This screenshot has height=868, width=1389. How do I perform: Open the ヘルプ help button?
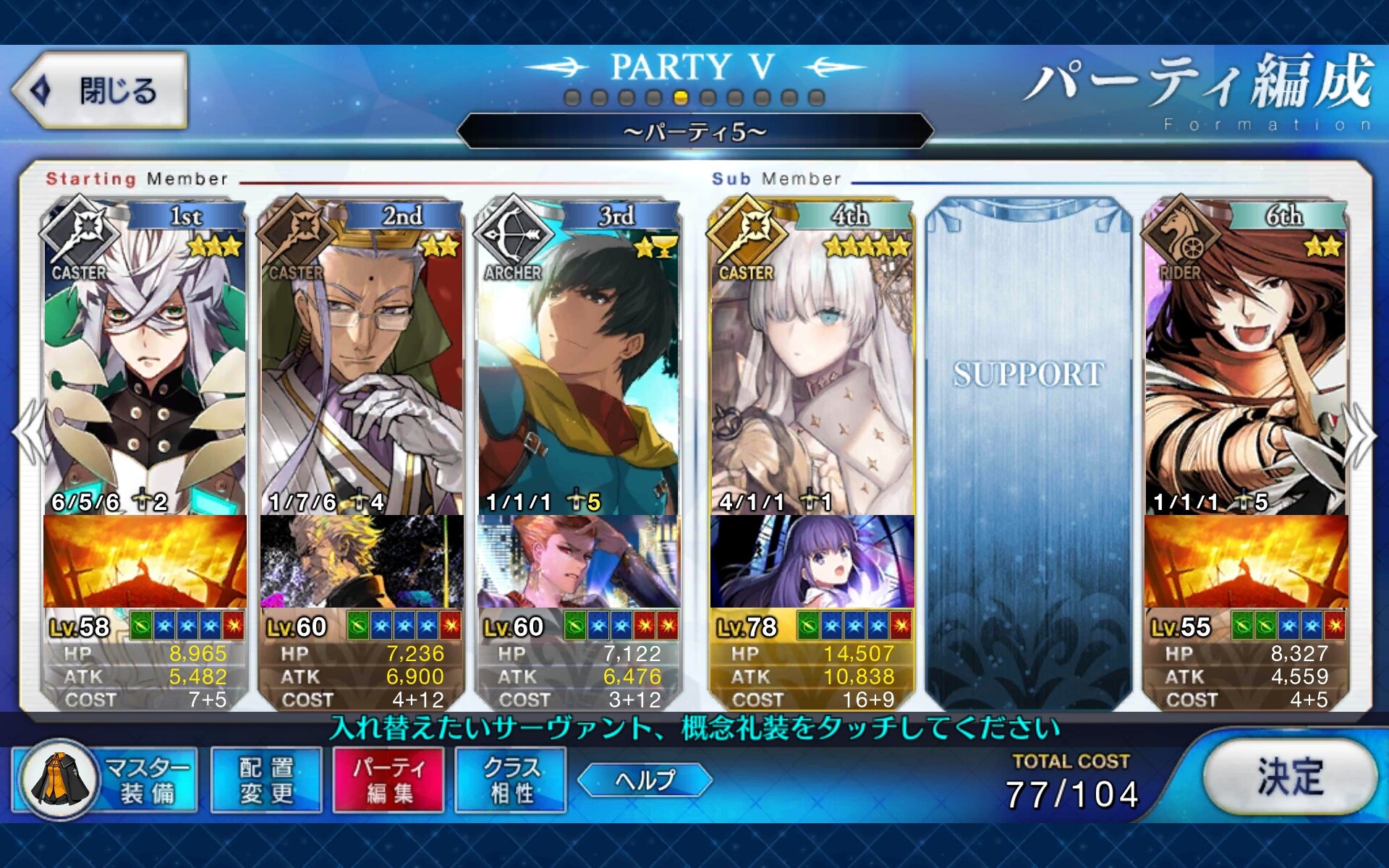(x=645, y=780)
